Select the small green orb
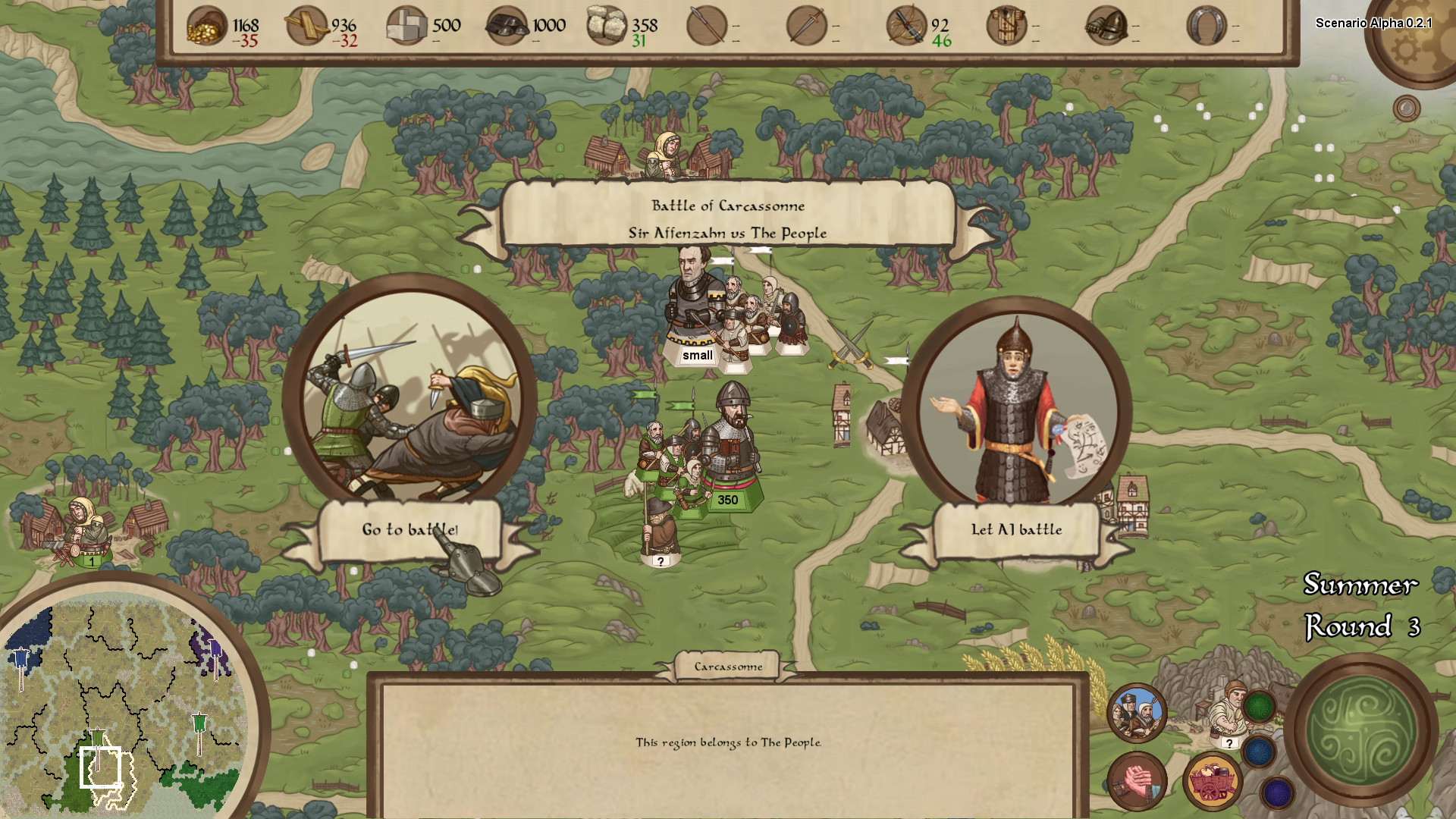 1260,708
